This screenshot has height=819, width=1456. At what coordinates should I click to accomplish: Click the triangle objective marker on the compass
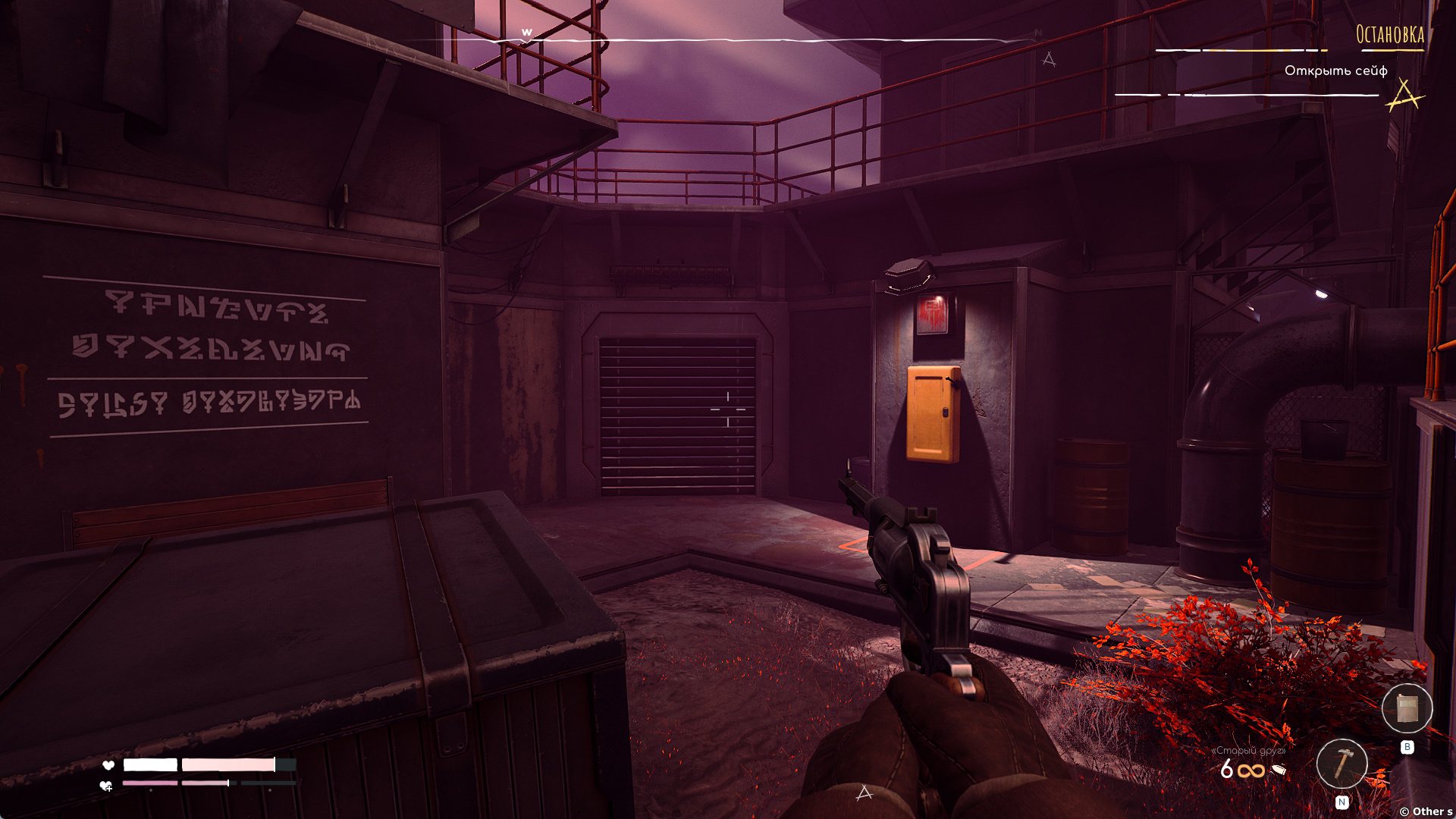[x=1049, y=58]
